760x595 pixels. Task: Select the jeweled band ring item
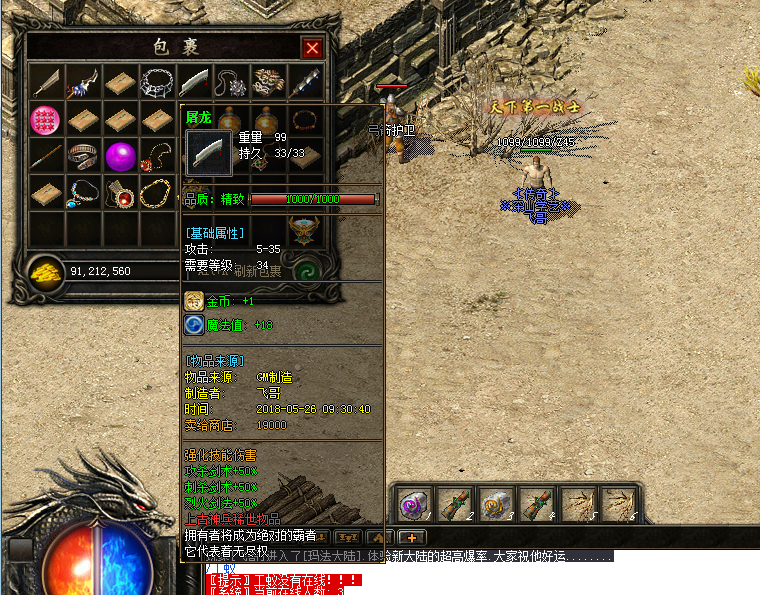(83, 156)
